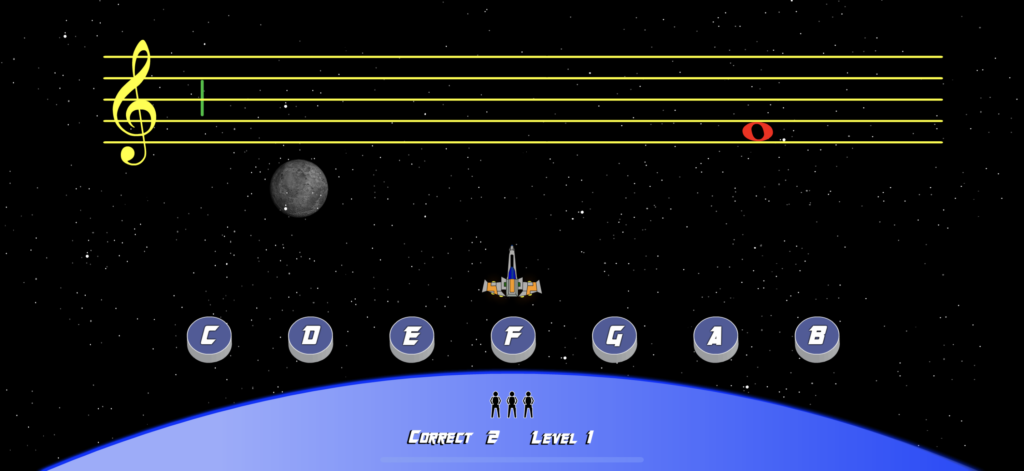The width and height of the screenshot is (1024, 471).
Task: Select the C note button
Action: pyautogui.click(x=209, y=337)
